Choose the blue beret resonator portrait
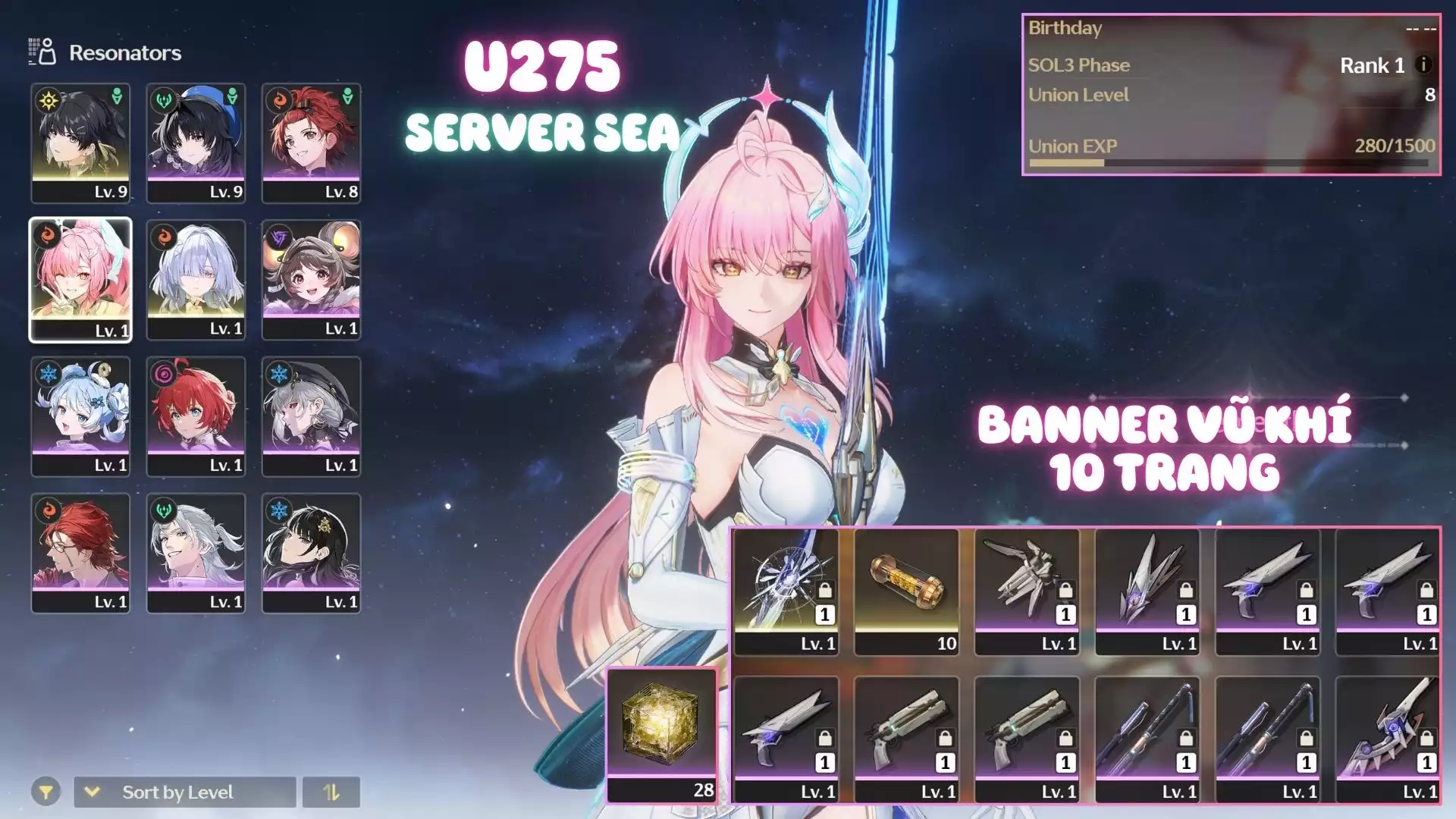Image resolution: width=1456 pixels, height=819 pixels. tap(196, 143)
